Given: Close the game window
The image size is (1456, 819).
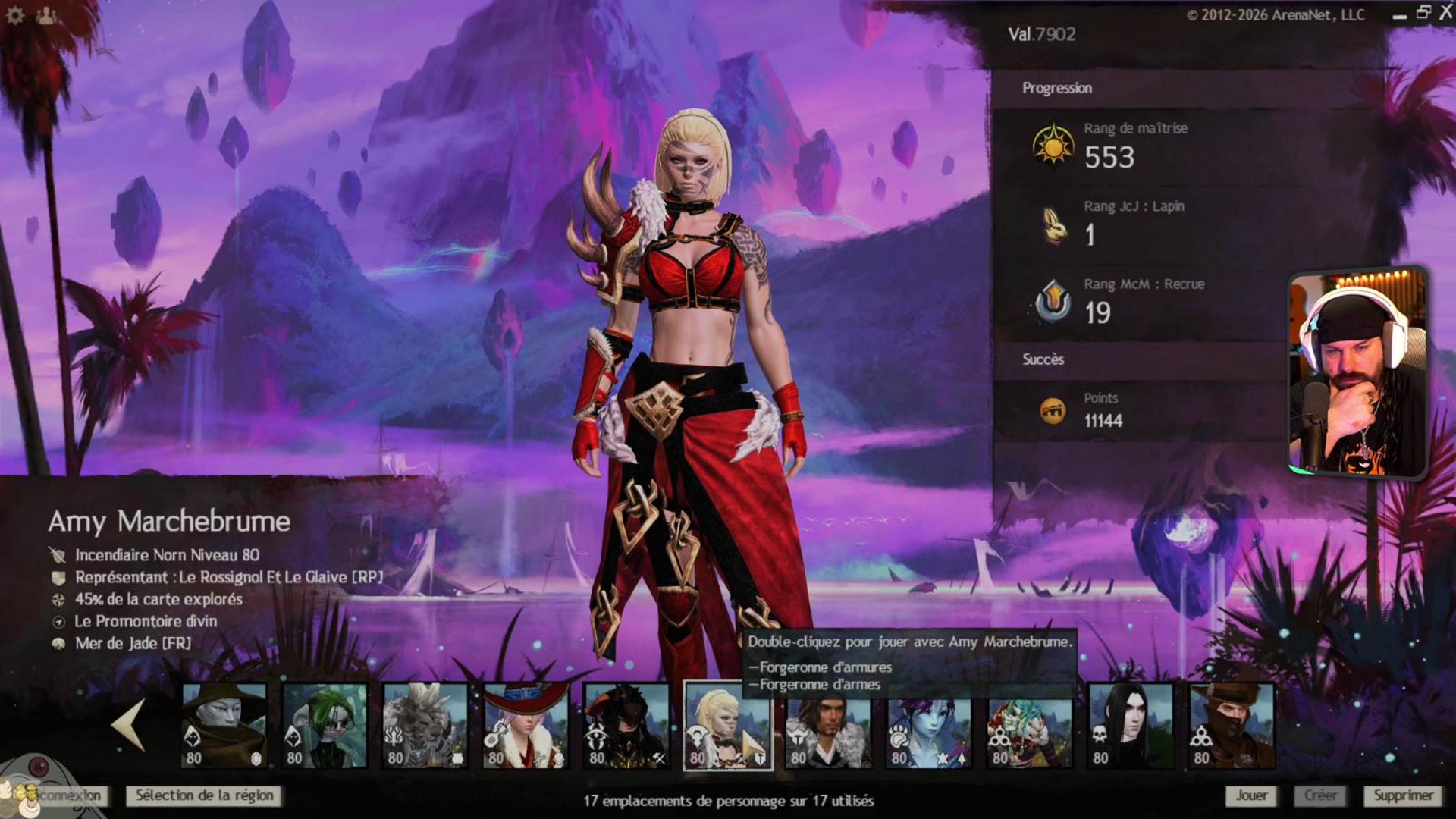Looking at the screenshot, I should 1445,13.
